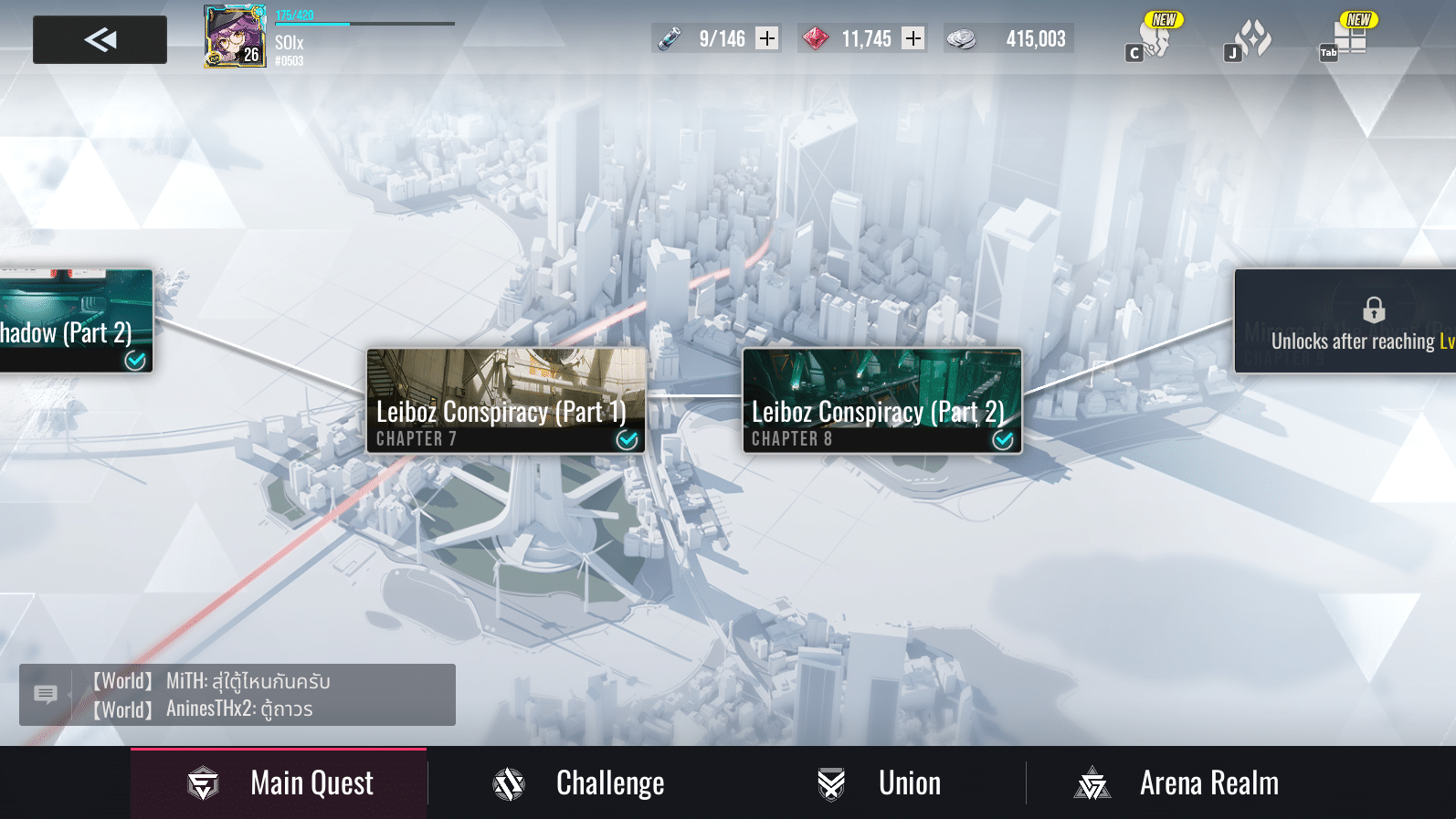Viewport: 1456px width, 819px height.
Task: Open the player profile avatar
Action: [x=235, y=37]
